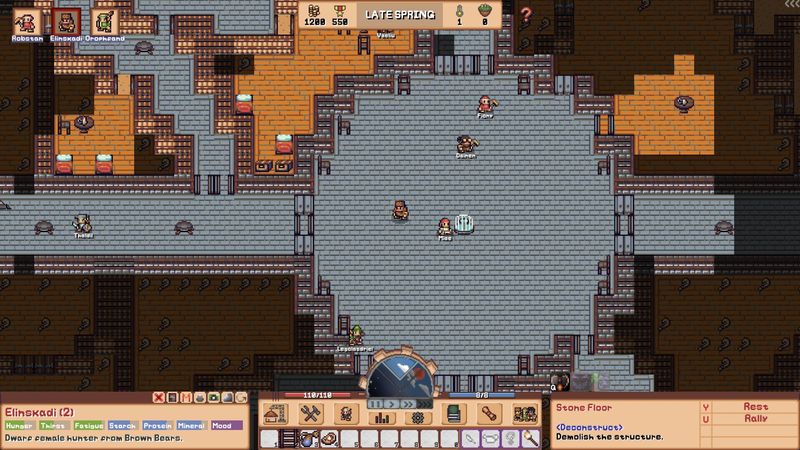The image size is (800, 450).
Task: Pause the game speed
Action: [x=374, y=402]
